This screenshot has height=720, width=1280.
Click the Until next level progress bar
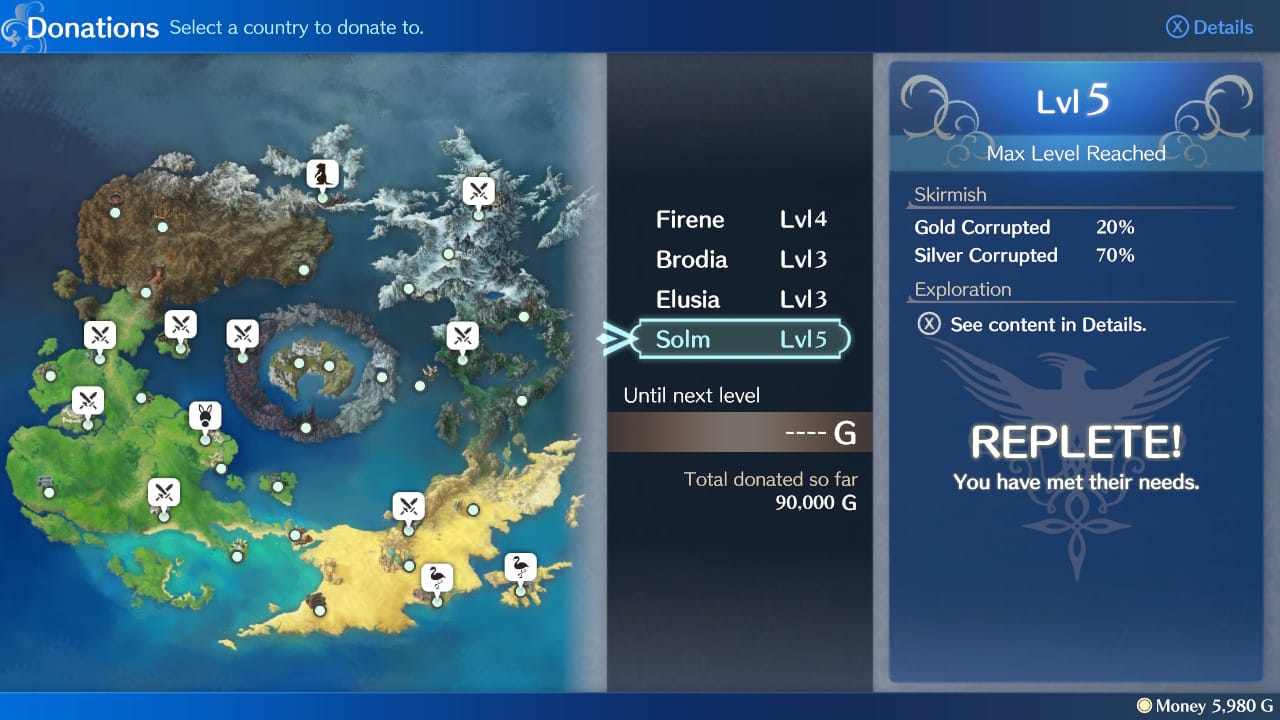(740, 431)
